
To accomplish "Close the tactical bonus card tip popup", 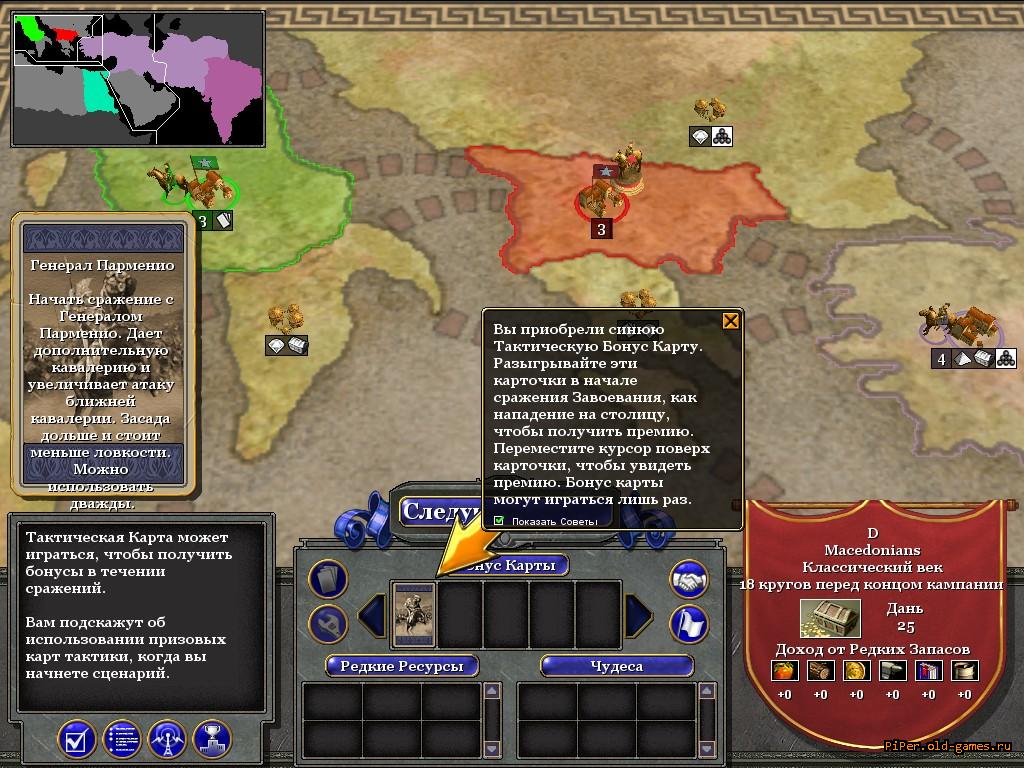I will 731,321.
